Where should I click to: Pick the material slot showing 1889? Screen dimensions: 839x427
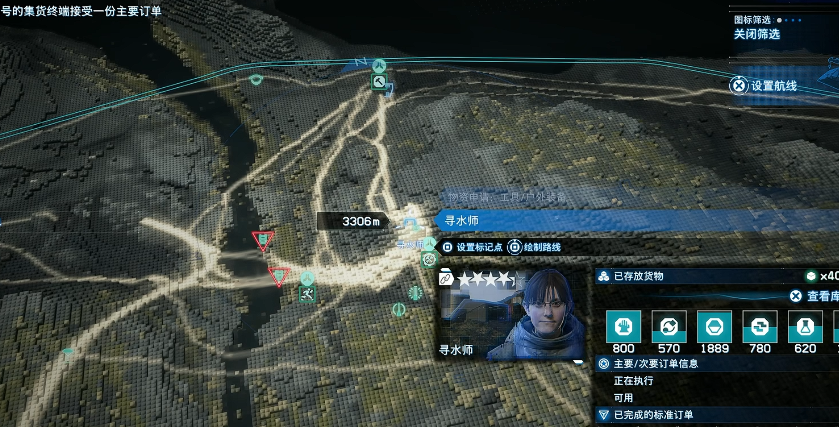coord(713,325)
